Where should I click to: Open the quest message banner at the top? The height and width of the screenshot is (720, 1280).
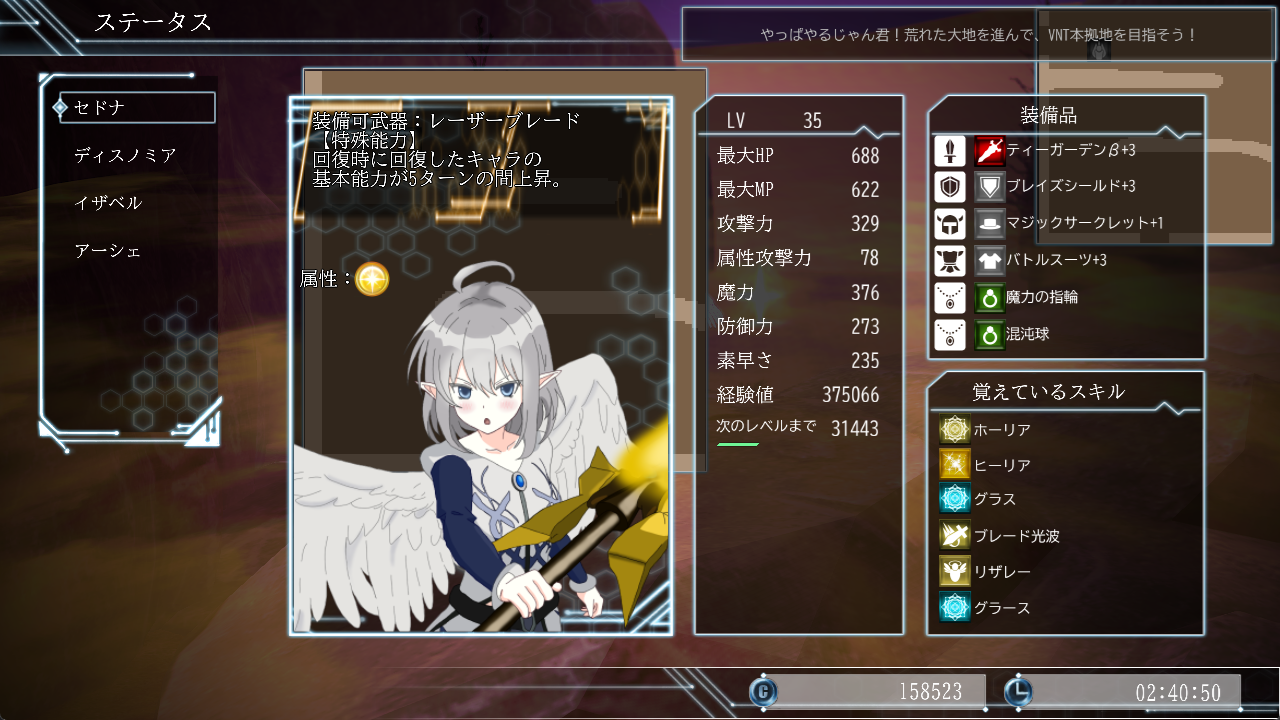pyautogui.click(x=978, y=35)
